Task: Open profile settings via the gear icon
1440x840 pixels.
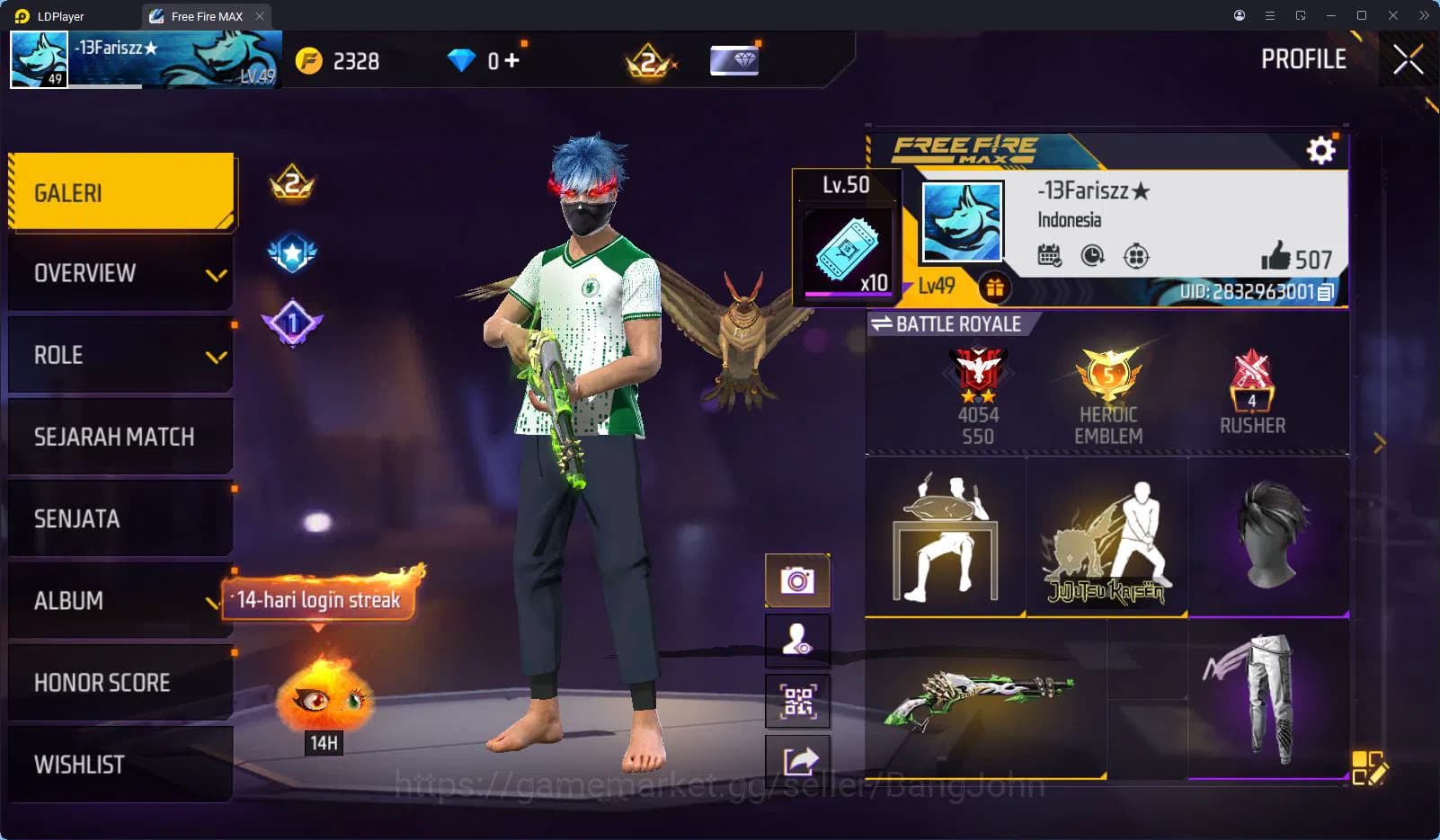Action: click(x=1320, y=151)
